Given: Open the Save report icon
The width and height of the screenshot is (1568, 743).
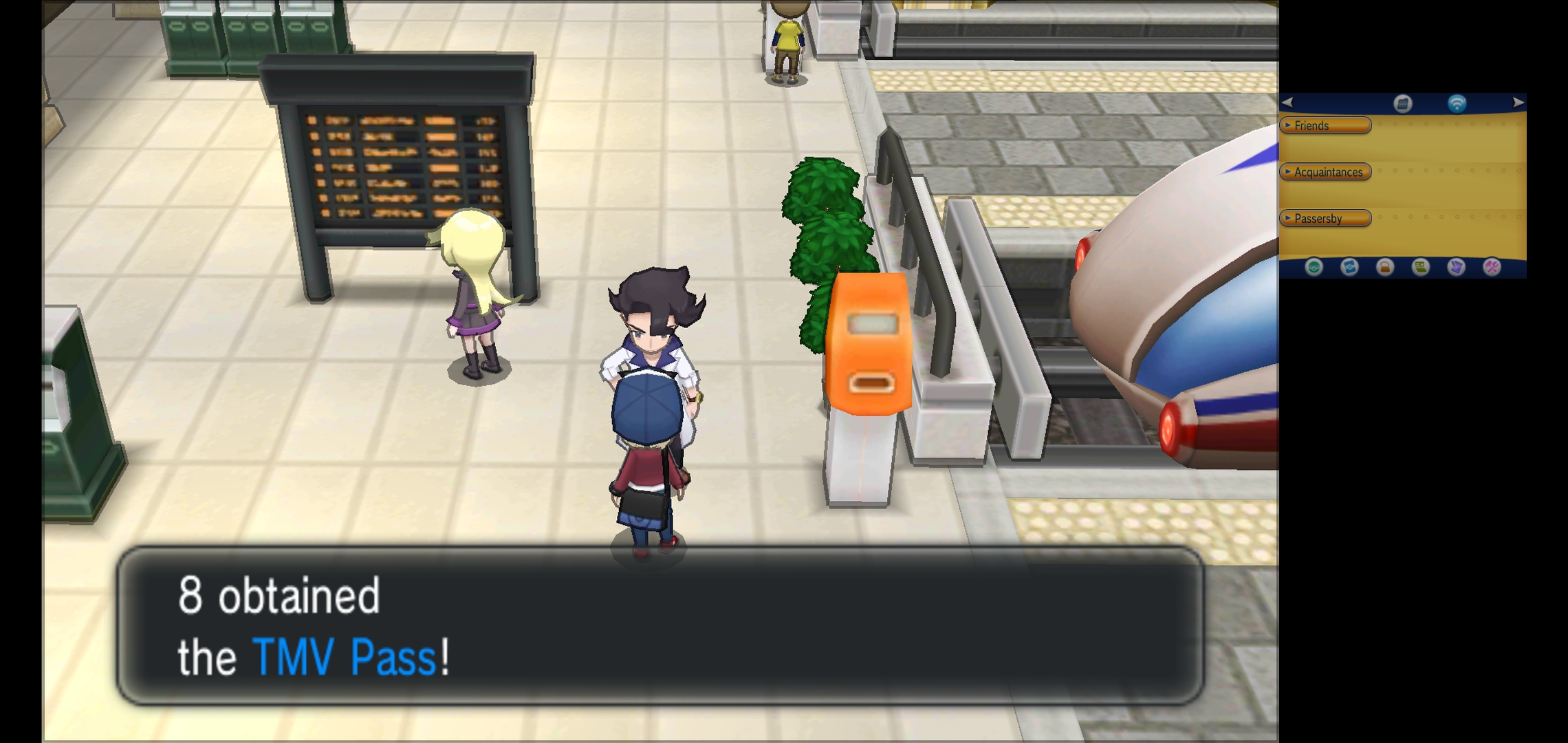Looking at the screenshot, I should [1456, 267].
